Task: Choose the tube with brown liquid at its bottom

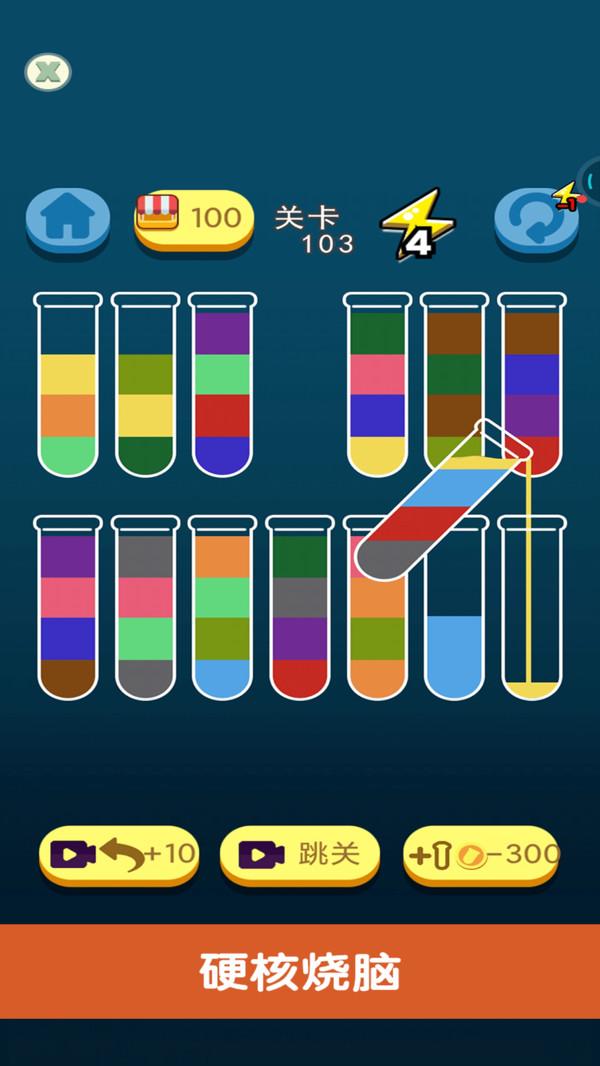Action: (x=68, y=610)
